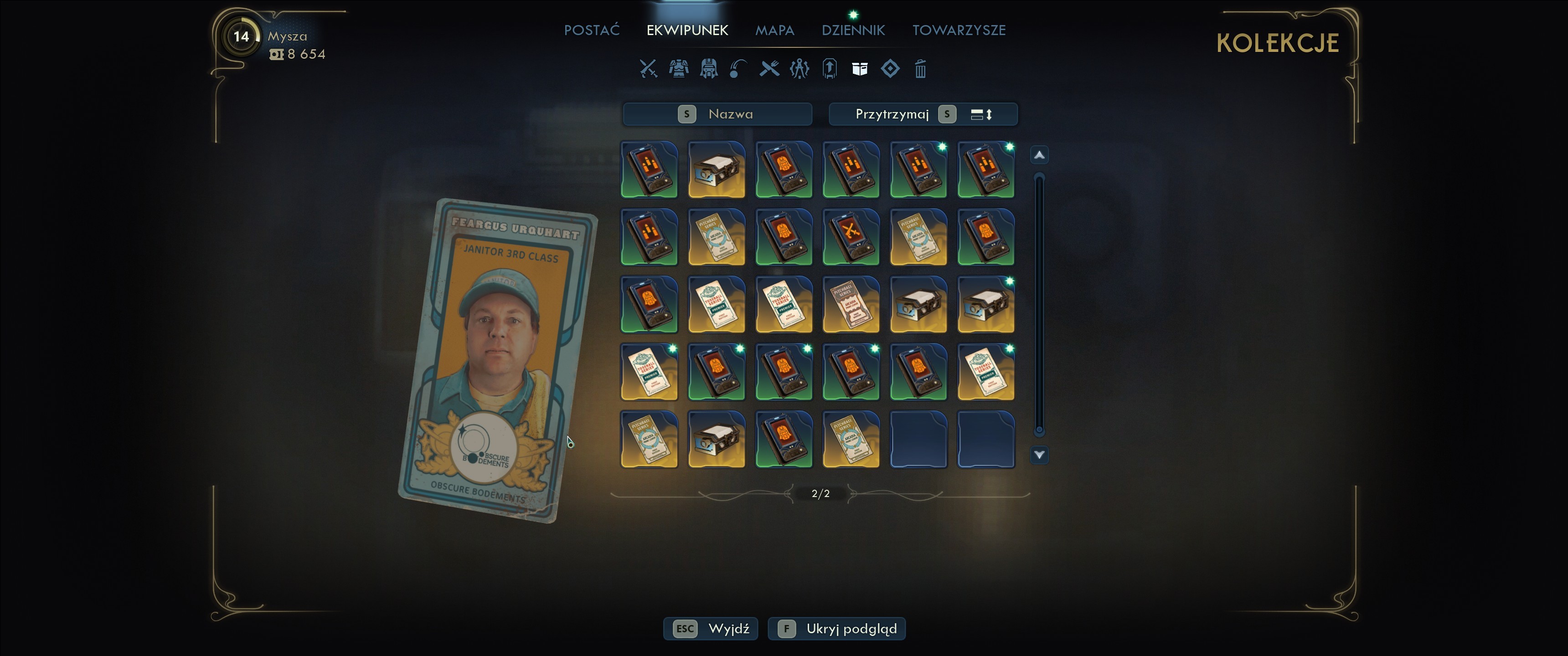Screen dimensions: 1568x656
Task: Hide the preview with Ukryj podgląd
Action: pyautogui.click(x=836, y=629)
